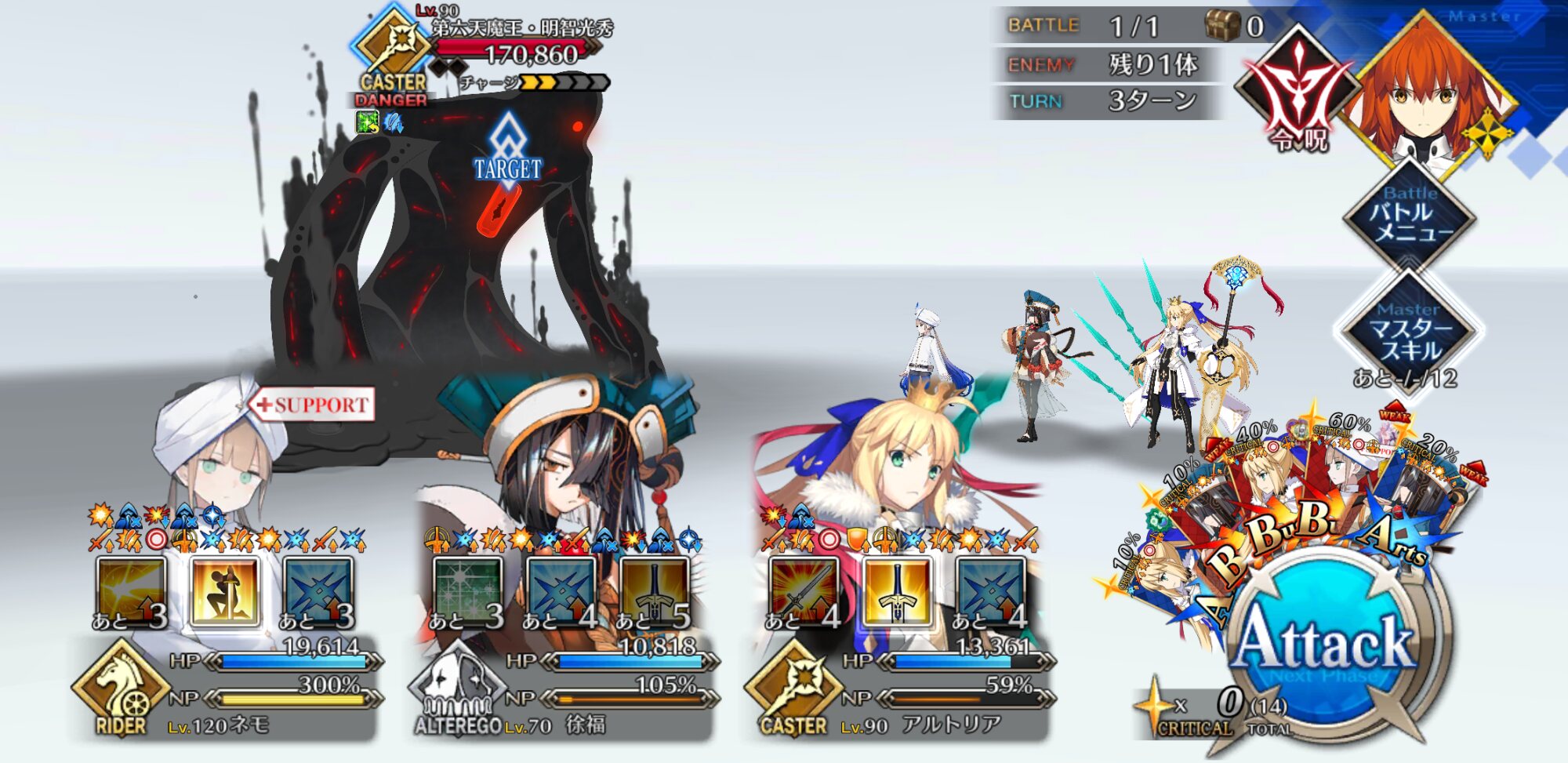Select Nemo's first skill icon
The width and height of the screenshot is (1568, 763).
(131, 590)
